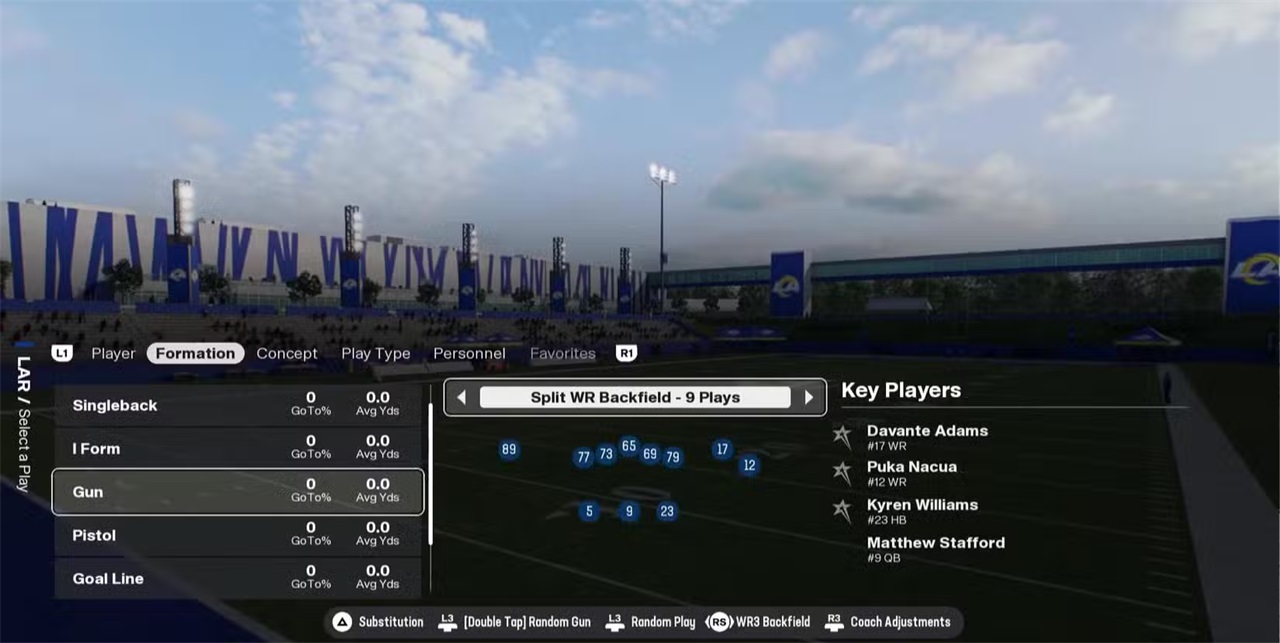This screenshot has height=643, width=1280.
Task: Open the Personnel tab
Action: click(x=469, y=353)
